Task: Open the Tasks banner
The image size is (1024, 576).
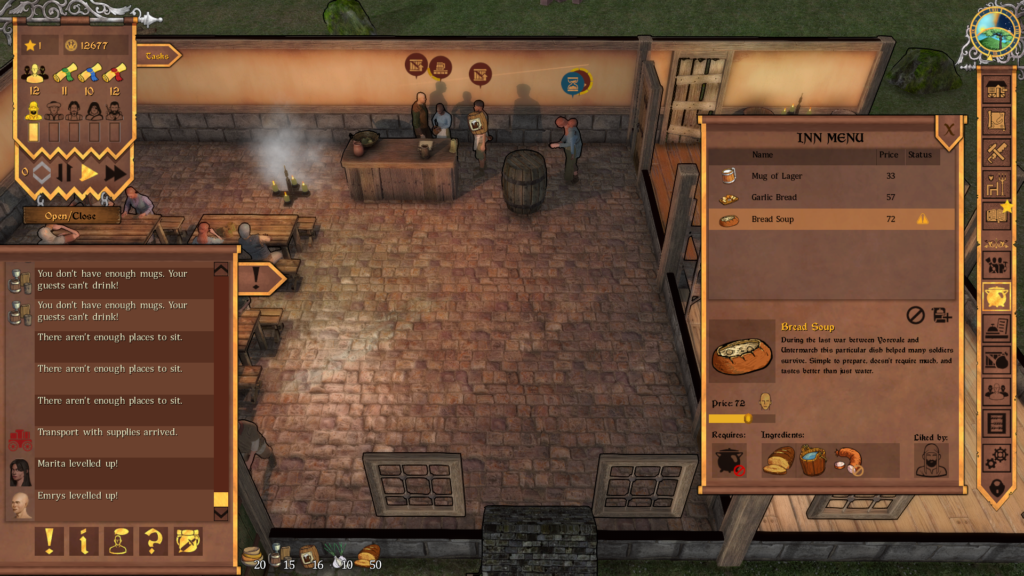Action: (158, 57)
